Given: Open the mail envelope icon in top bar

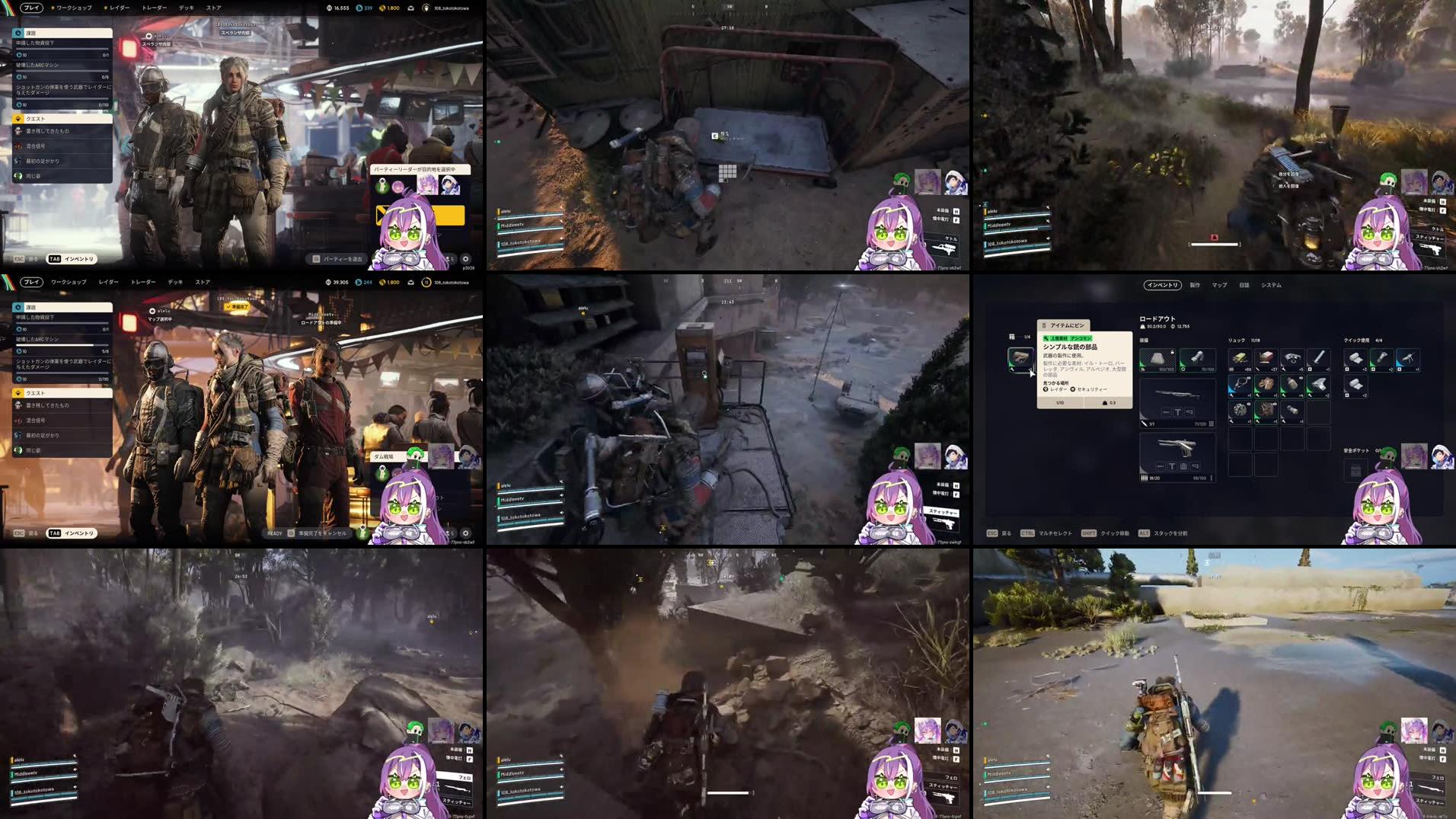Looking at the screenshot, I should [411, 8].
